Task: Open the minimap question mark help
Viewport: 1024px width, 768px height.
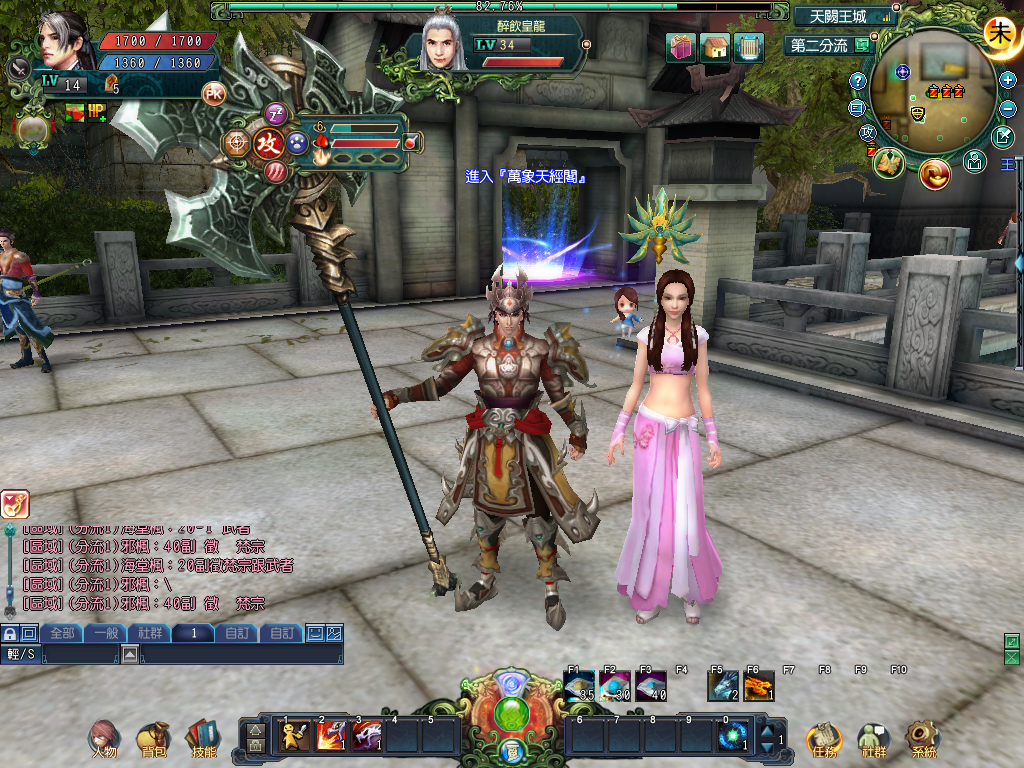Action: coord(858,81)
